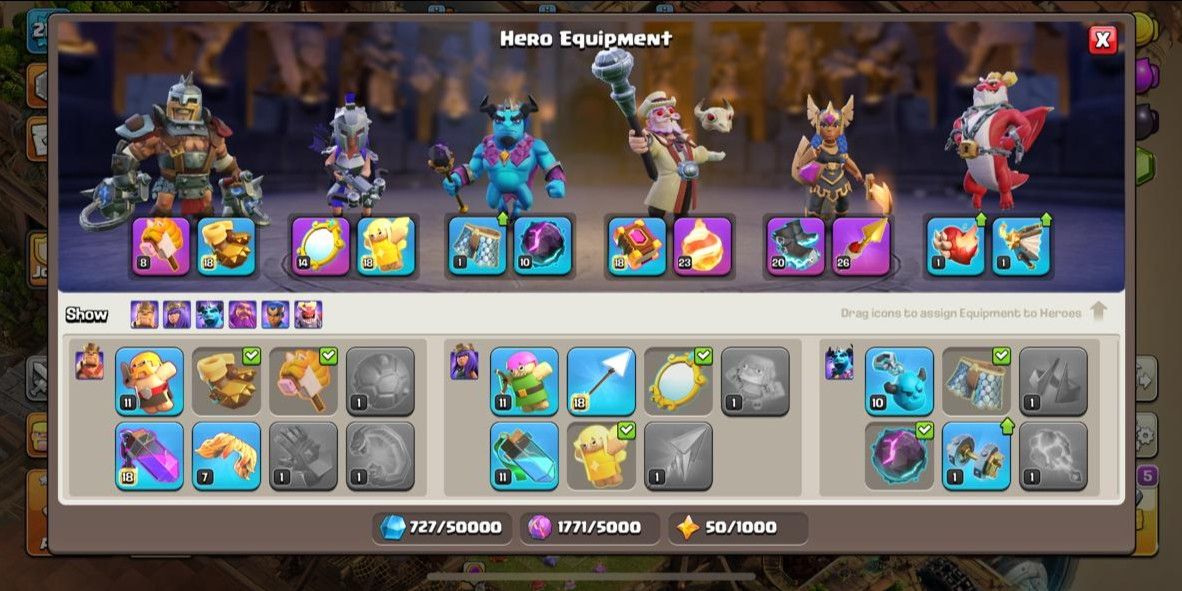
Task: Choose the Rage Vial equipment
Action: coord(149,456)
